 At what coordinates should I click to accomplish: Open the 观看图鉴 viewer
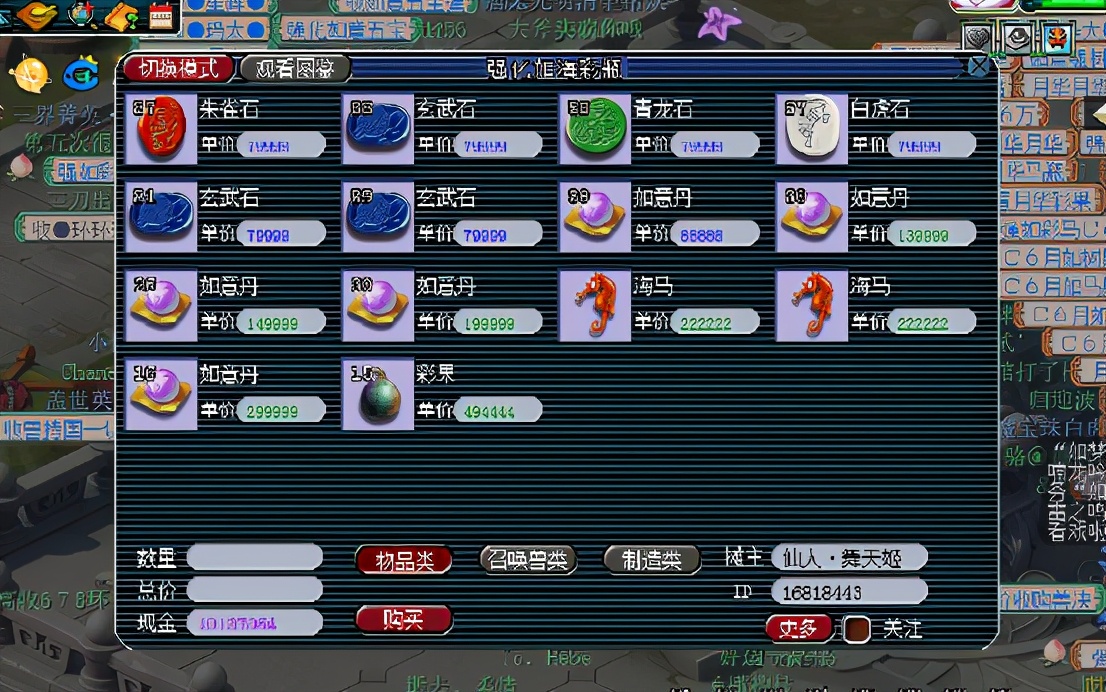tap(295, 68)
